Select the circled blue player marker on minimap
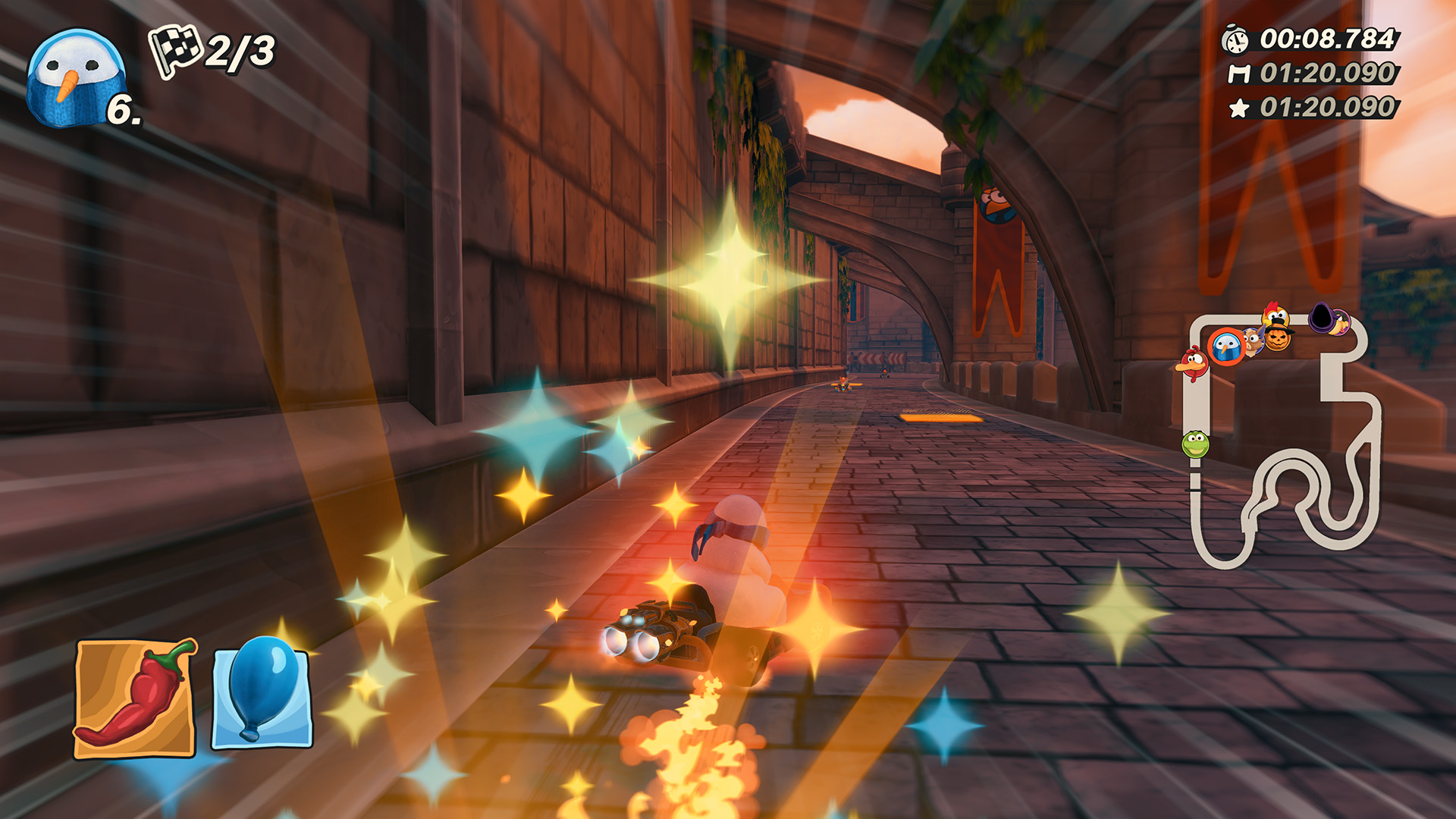The width and height of the screenshot is (1456, 819). pyautogui.click(x=1226, y=347)
